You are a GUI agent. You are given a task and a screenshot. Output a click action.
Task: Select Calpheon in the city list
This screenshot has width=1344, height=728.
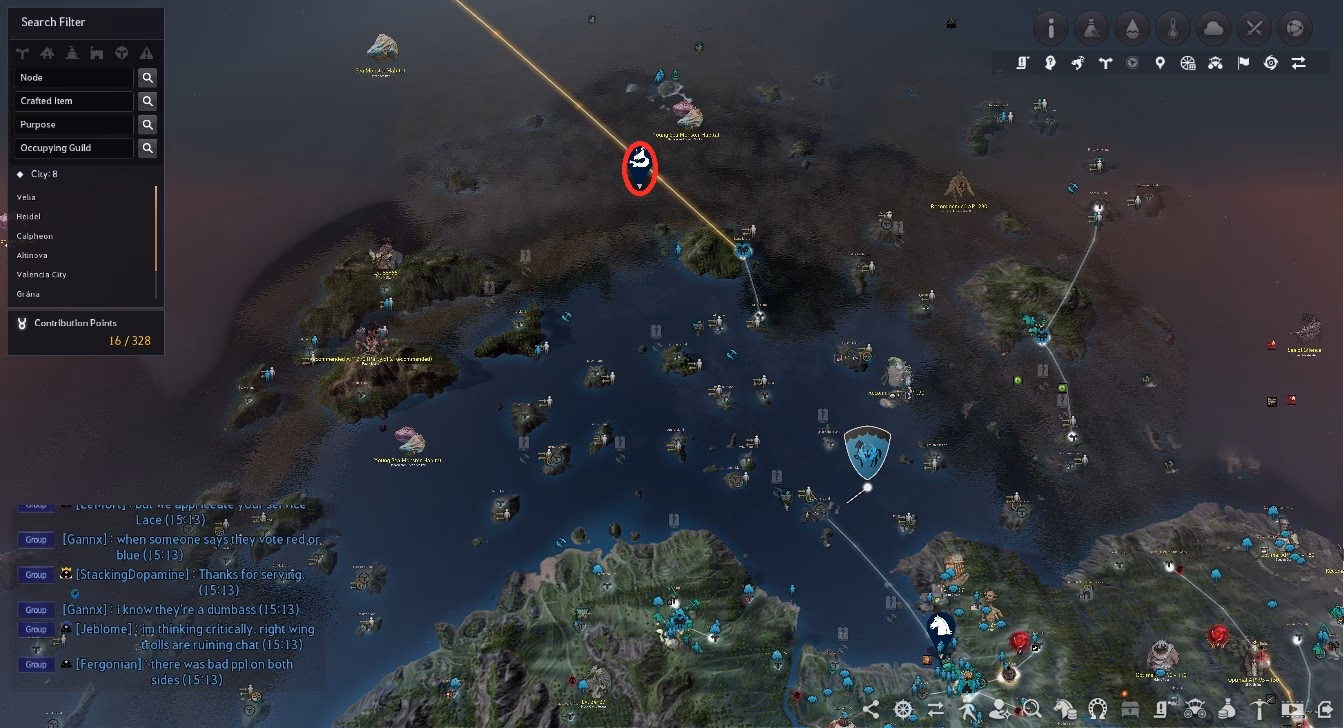(35, 236)
